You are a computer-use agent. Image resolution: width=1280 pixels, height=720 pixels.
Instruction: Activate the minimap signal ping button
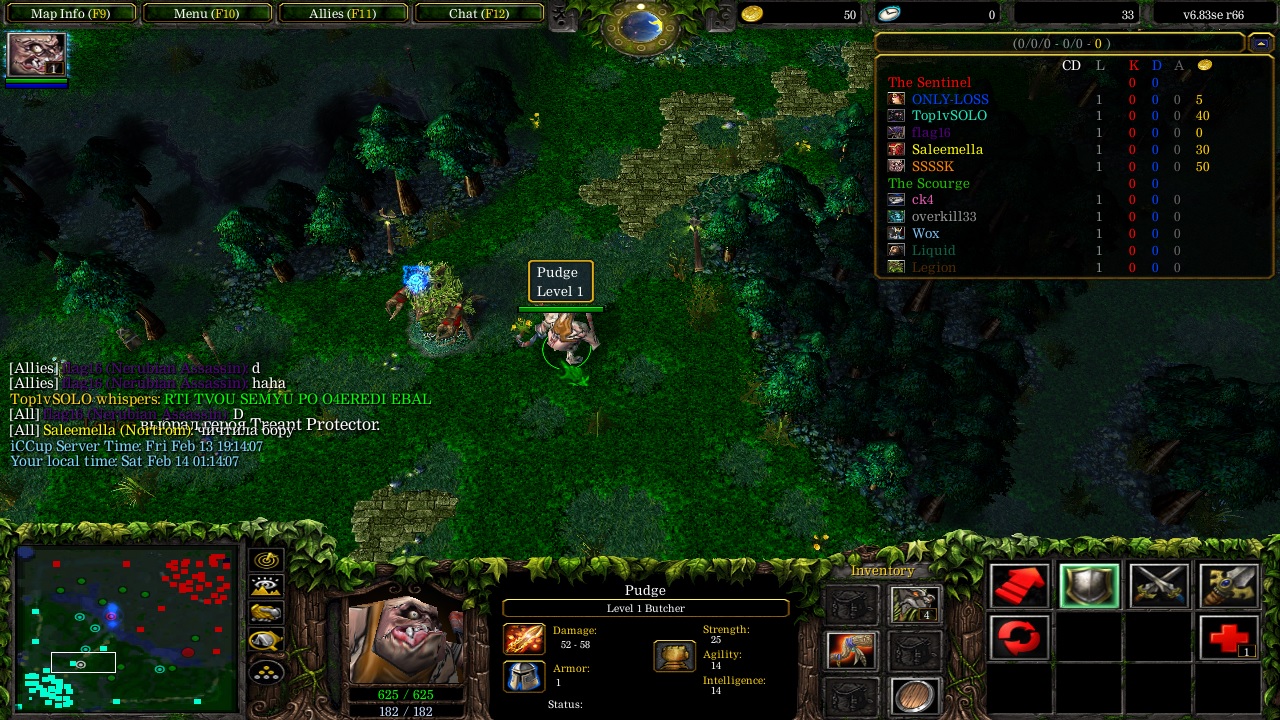(266, 560)
